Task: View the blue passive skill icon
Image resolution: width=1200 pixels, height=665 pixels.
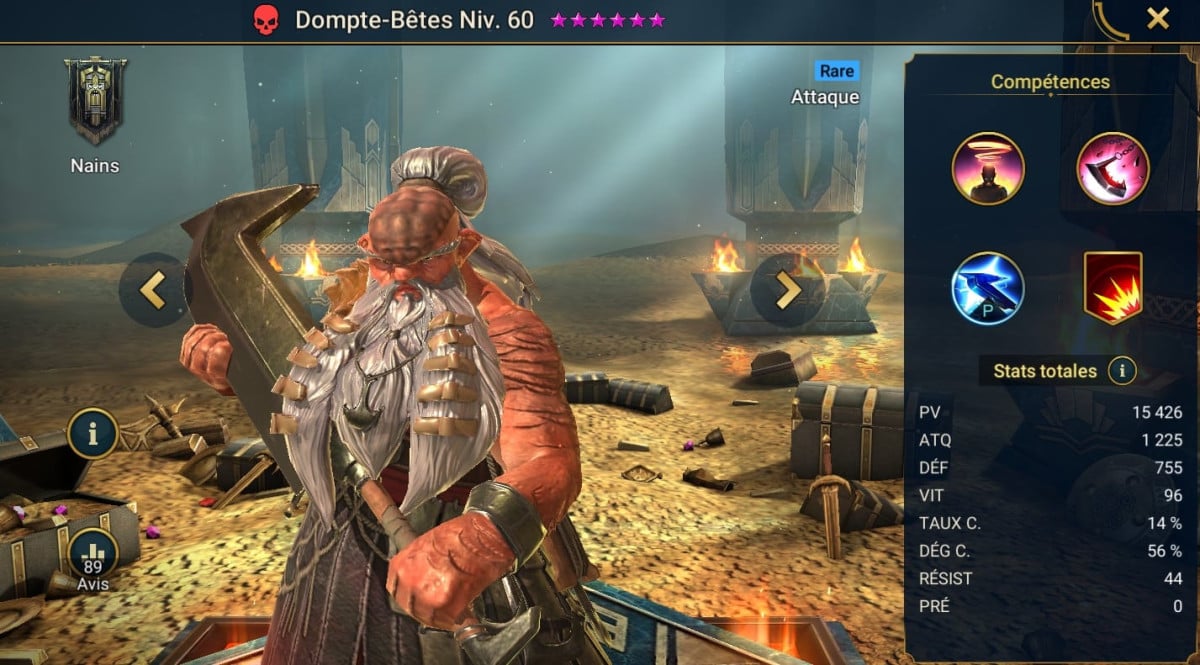Action: click(x=988, y=288)
